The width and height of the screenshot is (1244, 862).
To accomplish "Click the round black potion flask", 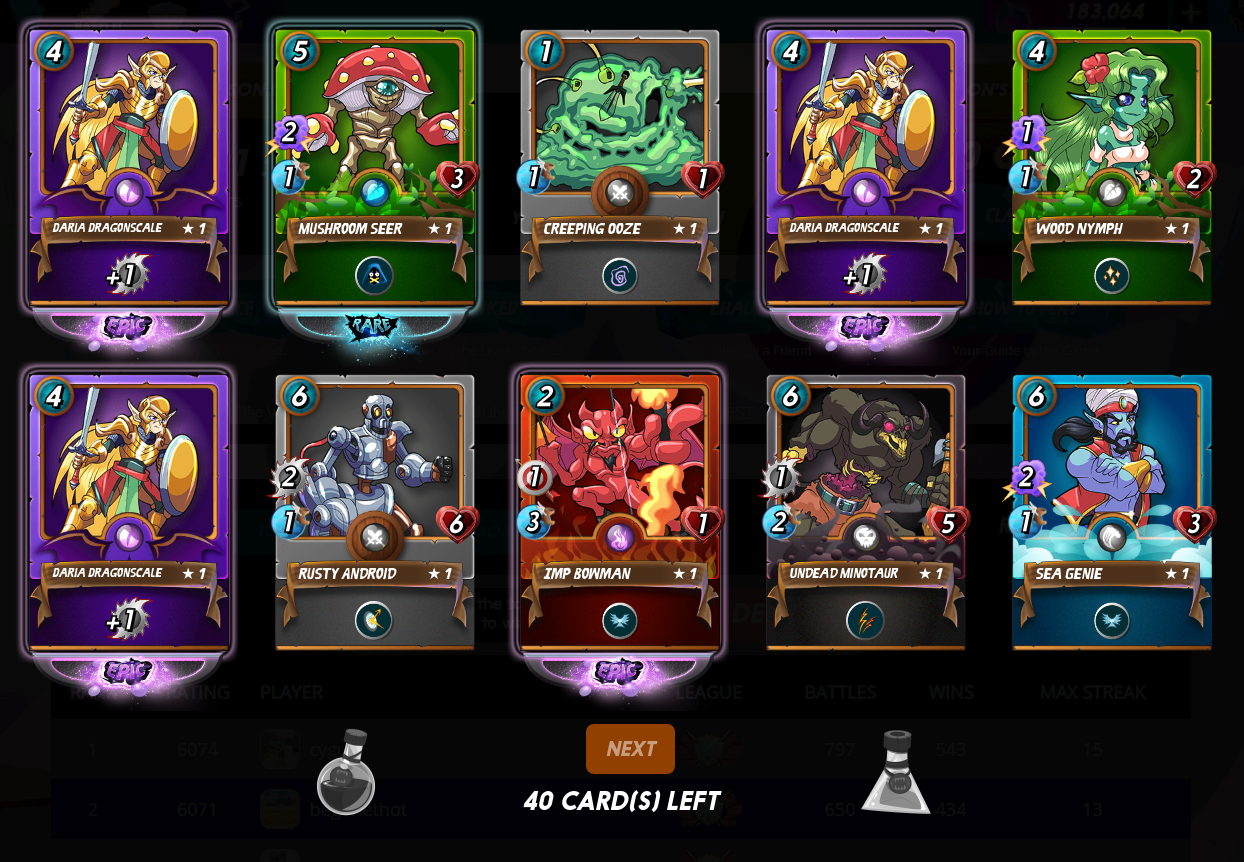I will (346, 773).
